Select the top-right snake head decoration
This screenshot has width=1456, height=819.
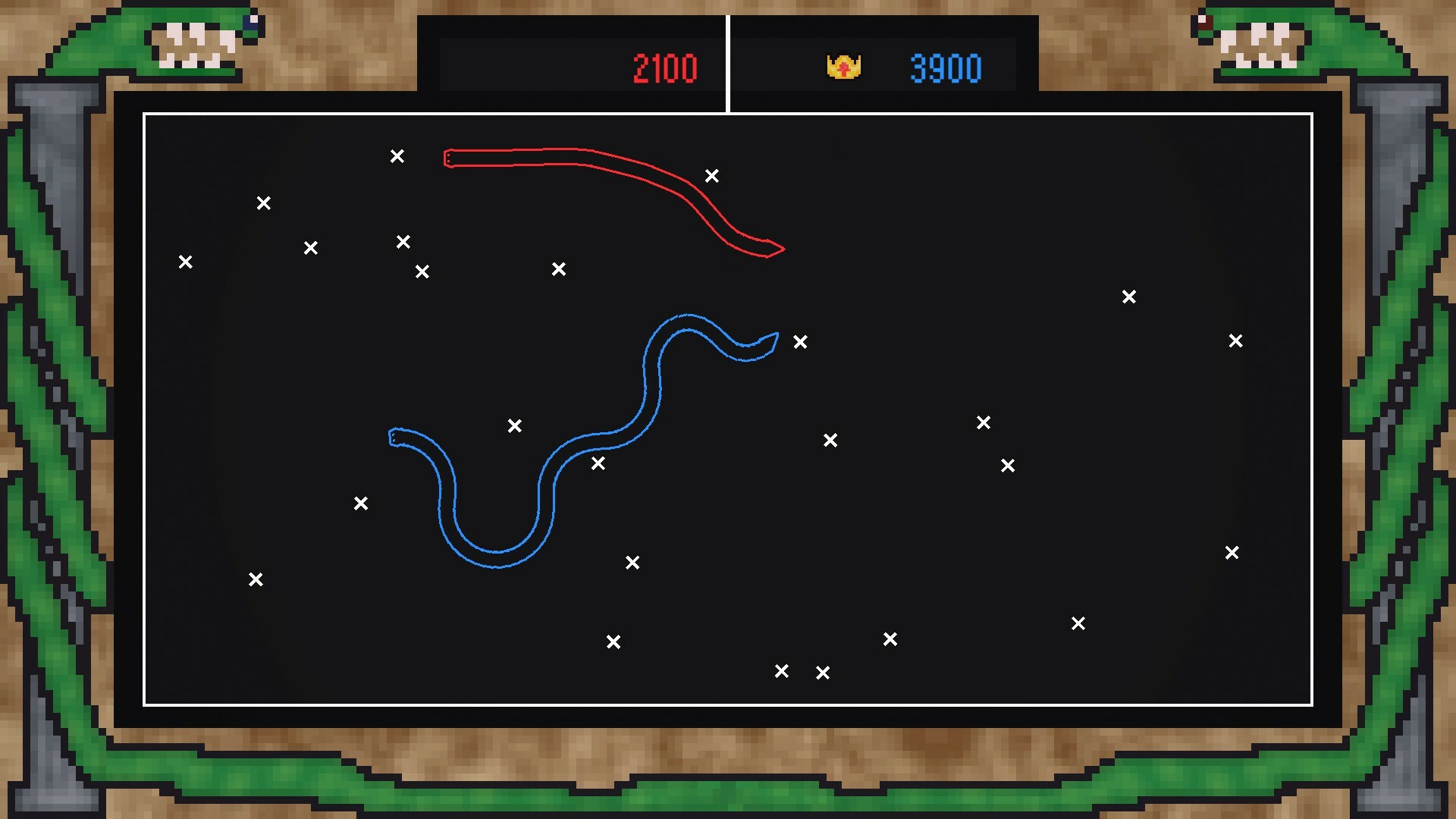[1263, 42]
